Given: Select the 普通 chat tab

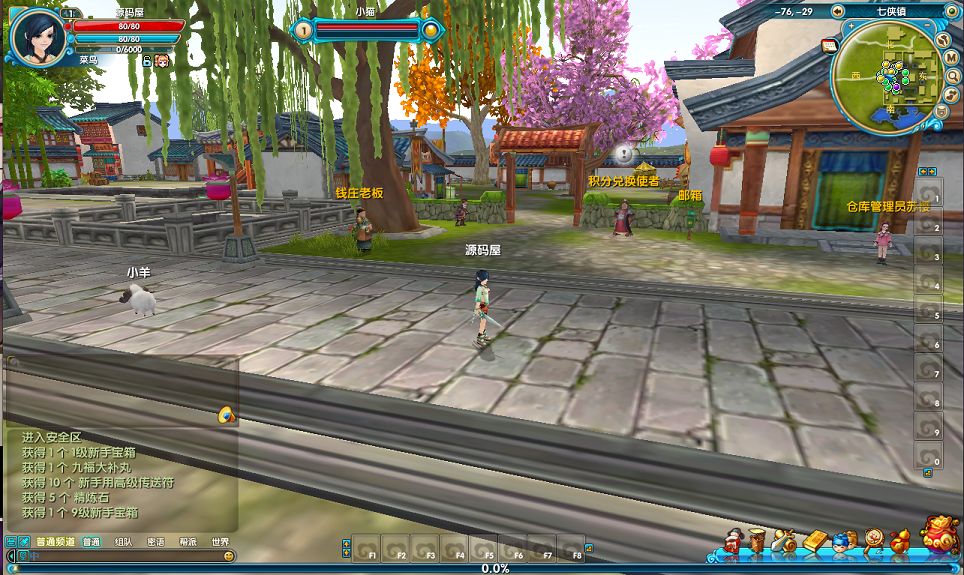Looking at the screenshot, I should [x=91, y=542].
